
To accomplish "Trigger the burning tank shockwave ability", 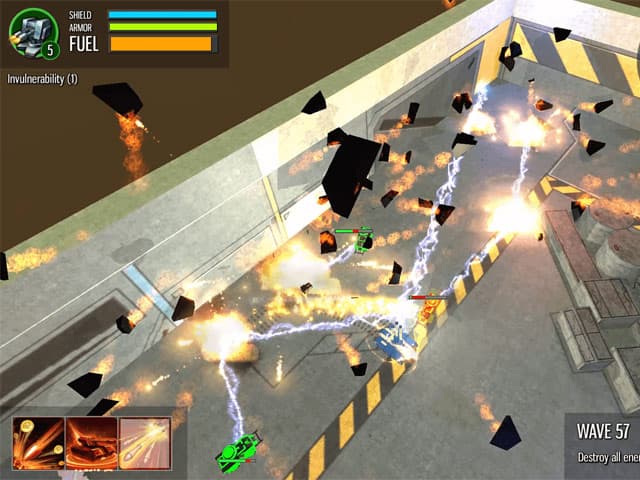I will [91, 443].
